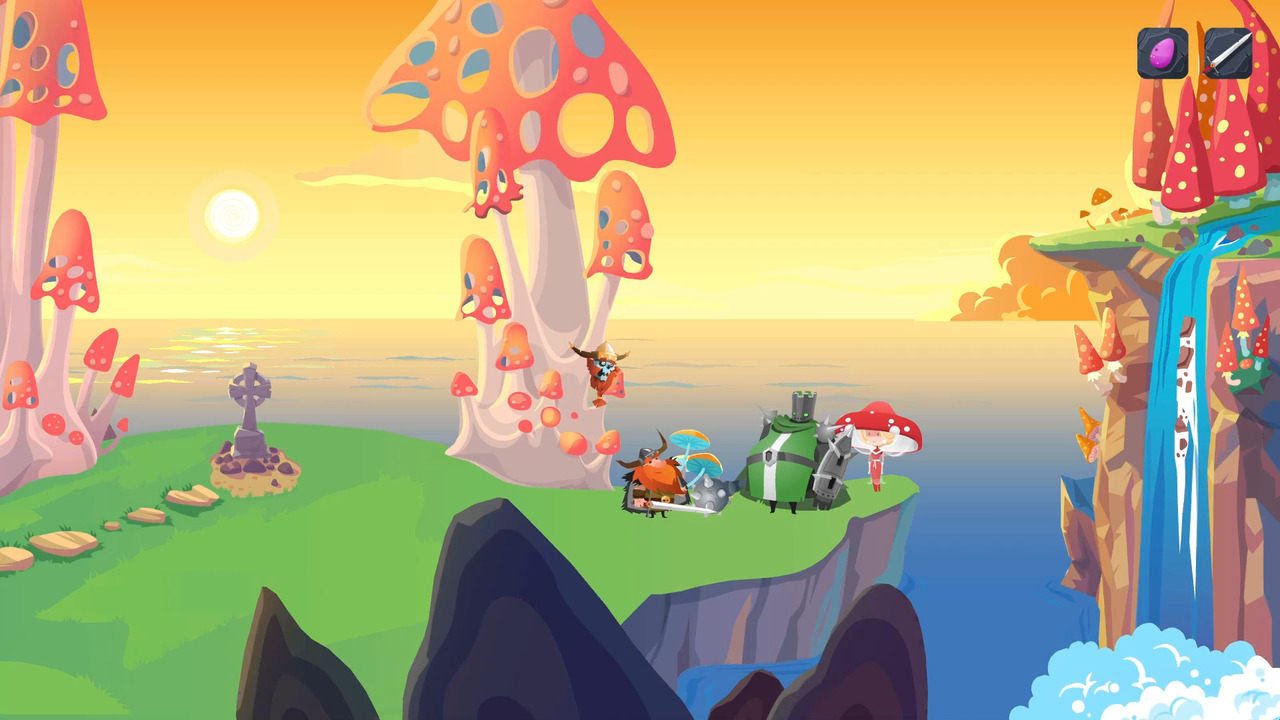Viewport: 1280px width, 720px height.
Task: Inspect the celtic cross gravestone
Action: click(x=250, y=410)
